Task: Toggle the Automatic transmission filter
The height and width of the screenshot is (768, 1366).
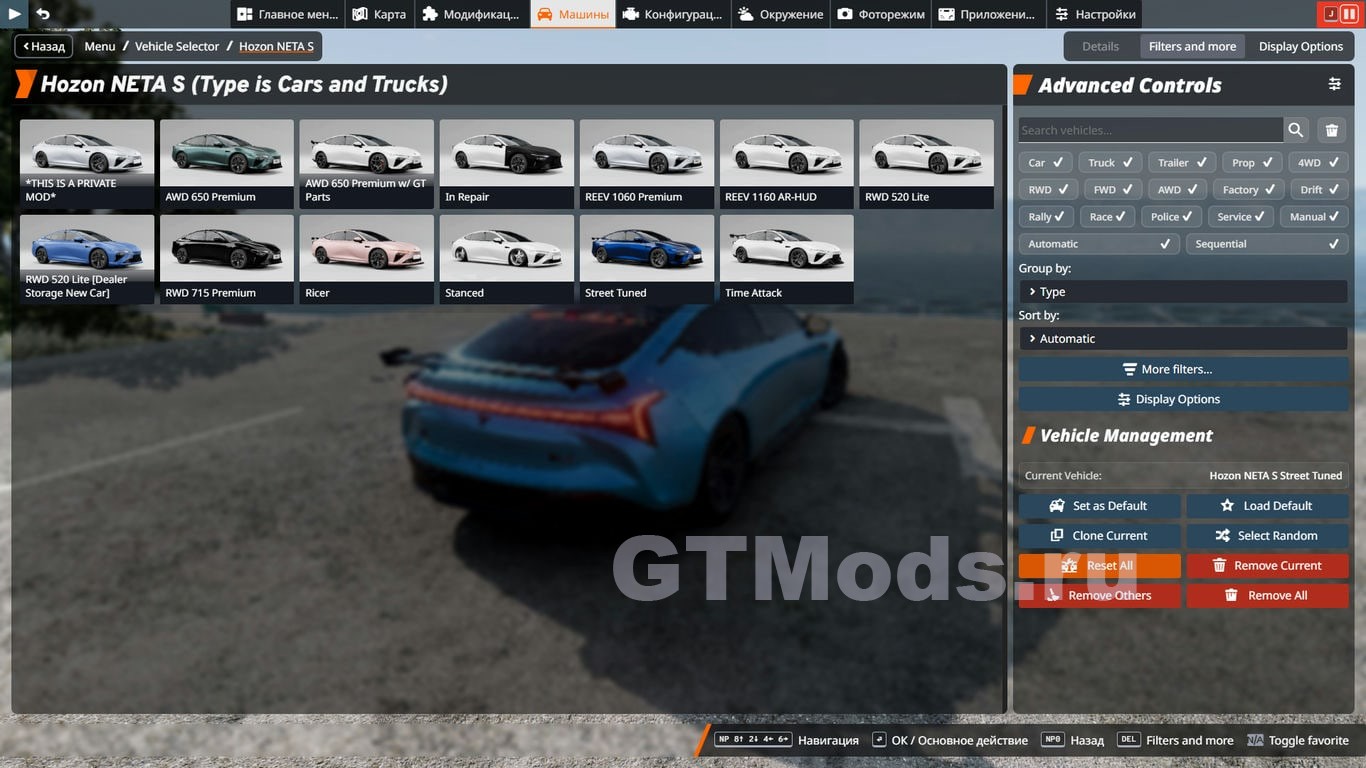Action: click(x=1098, y=244)
